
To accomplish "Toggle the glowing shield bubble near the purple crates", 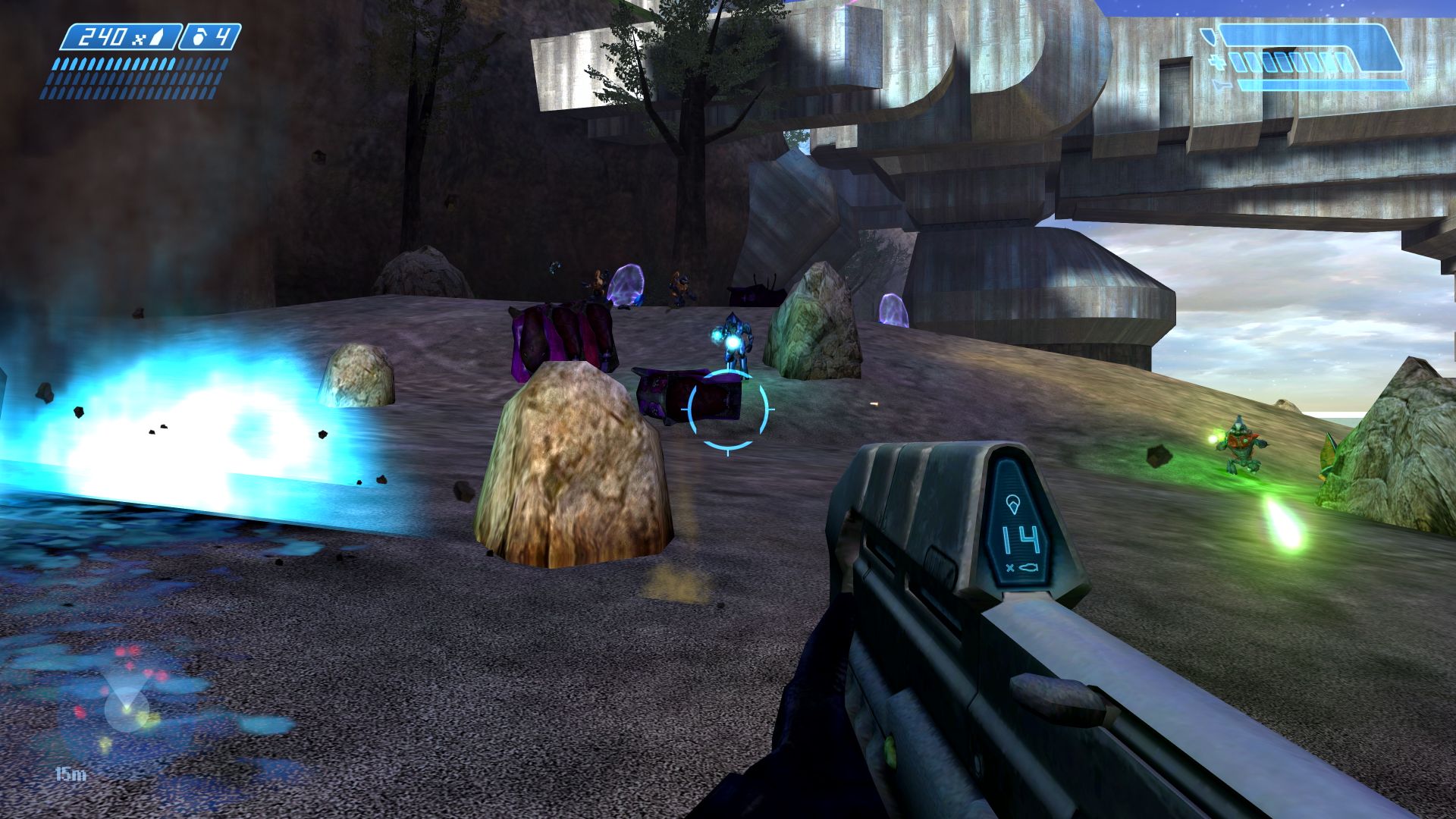I will pos(627,284).
